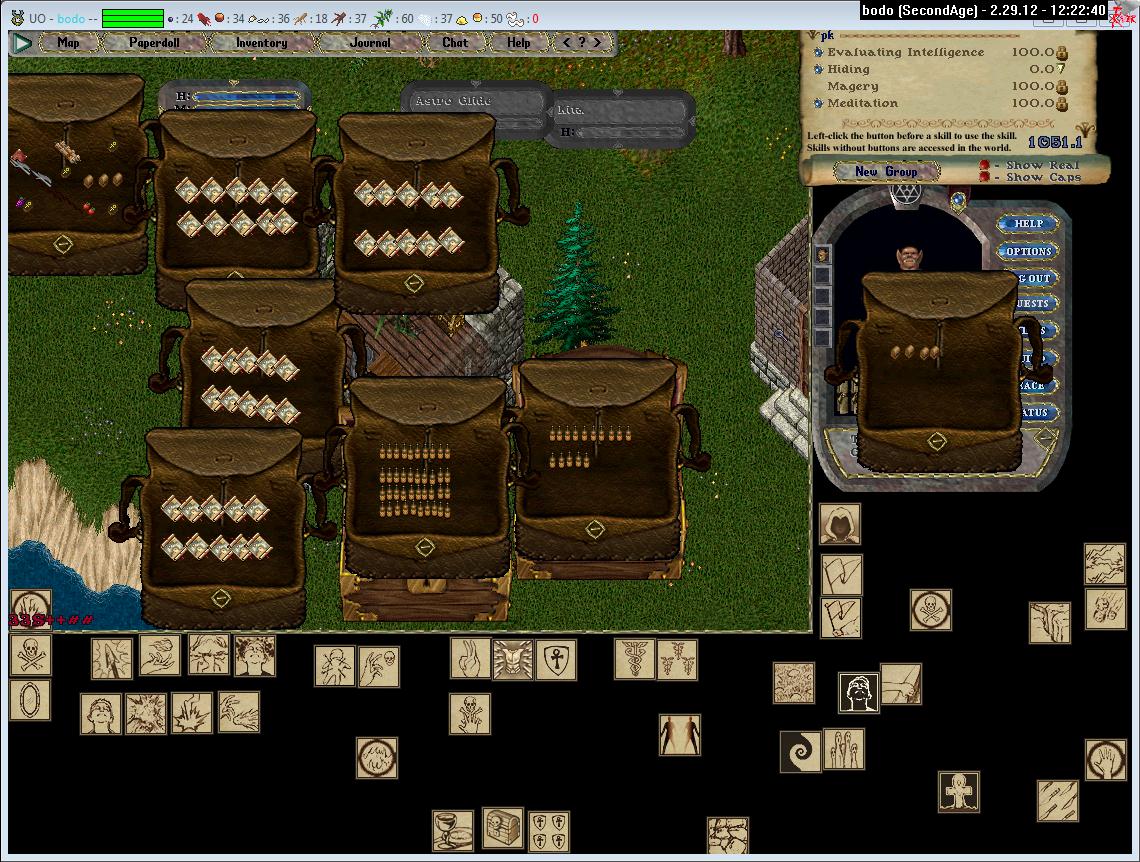The image size is (1140, 862).
Task: Open OPTIONS on the paperdoll
Action: click(x=1028, y=251)
